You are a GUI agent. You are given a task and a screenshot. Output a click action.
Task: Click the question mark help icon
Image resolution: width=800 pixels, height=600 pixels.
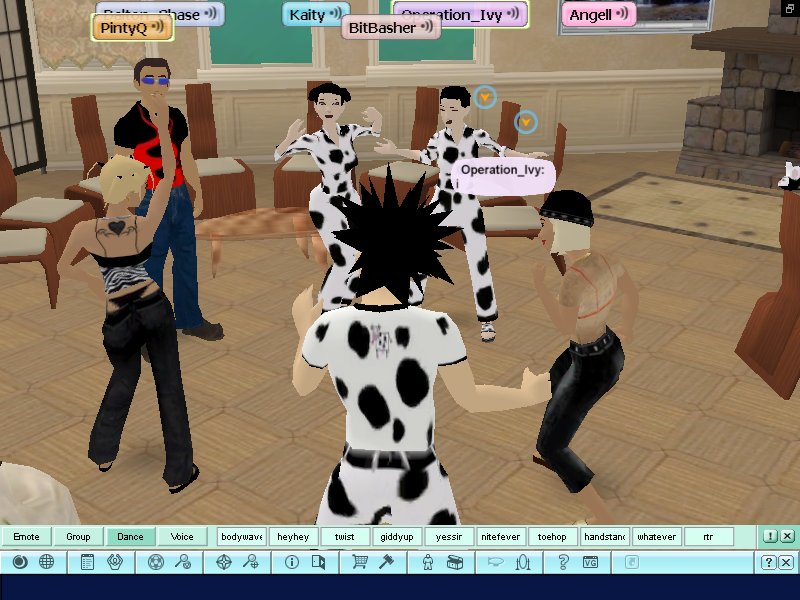click(564, 563)
